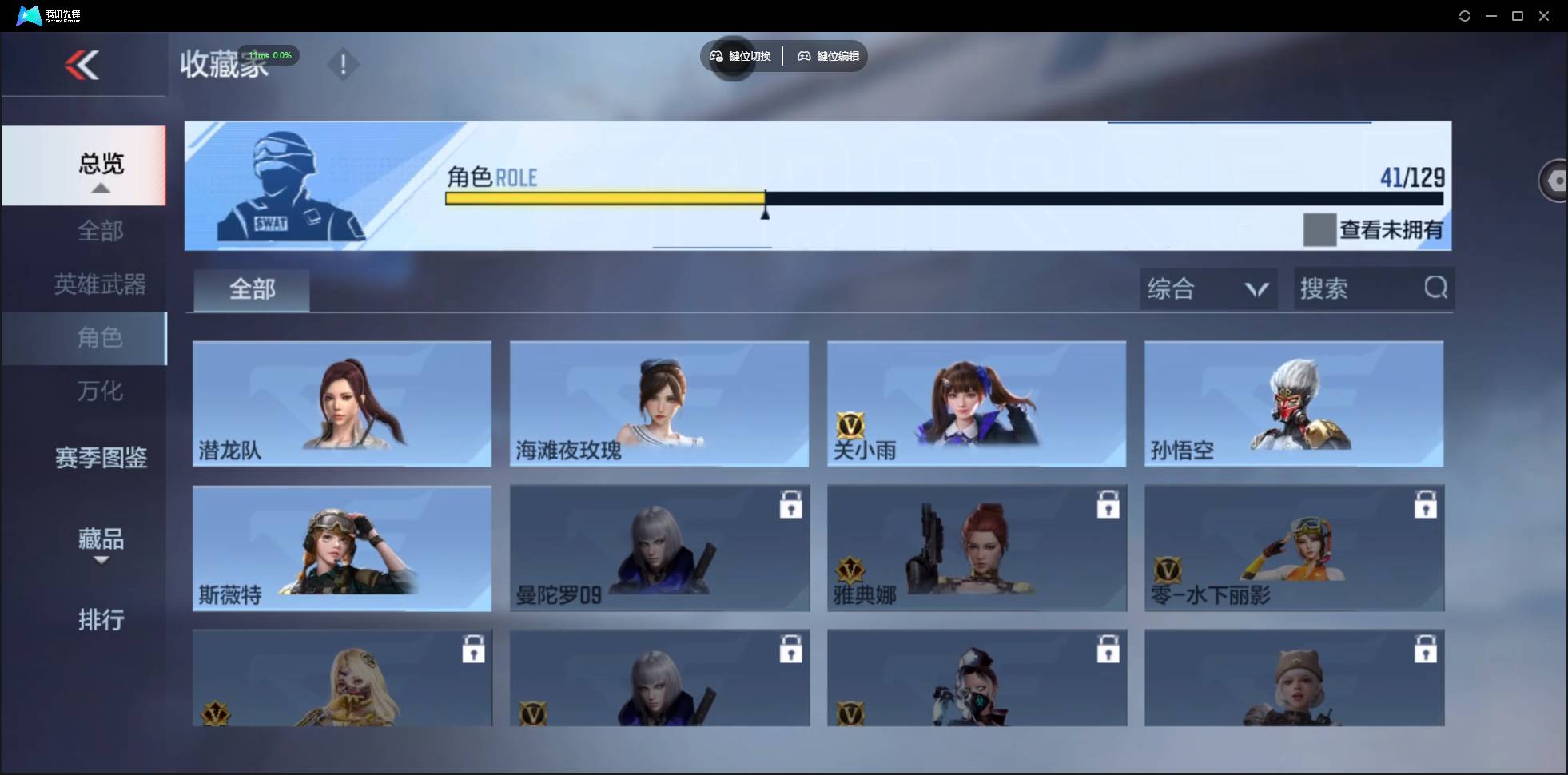
Task: Expand the 藏品 section arrow
Action: 100,560
